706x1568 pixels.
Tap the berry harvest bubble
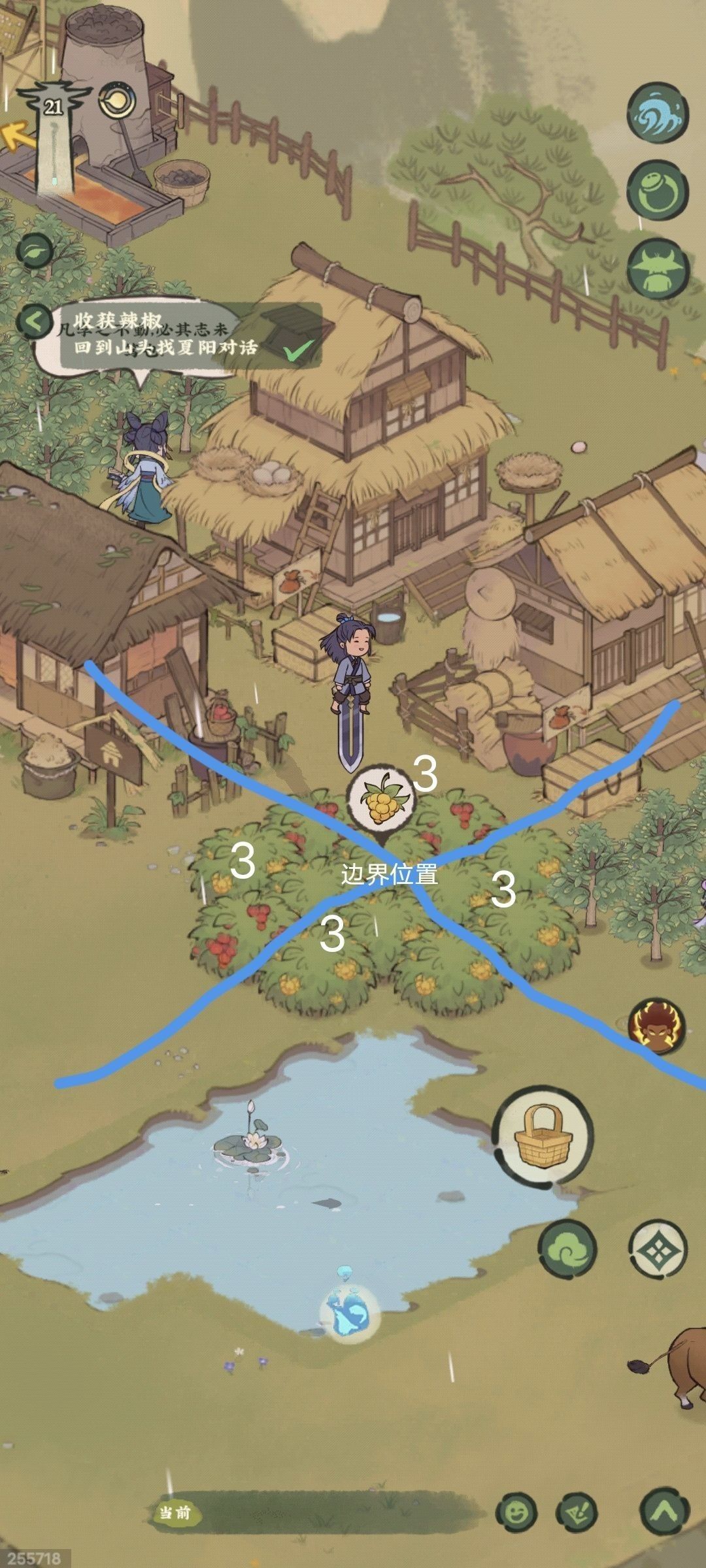[x=379, y=799]
